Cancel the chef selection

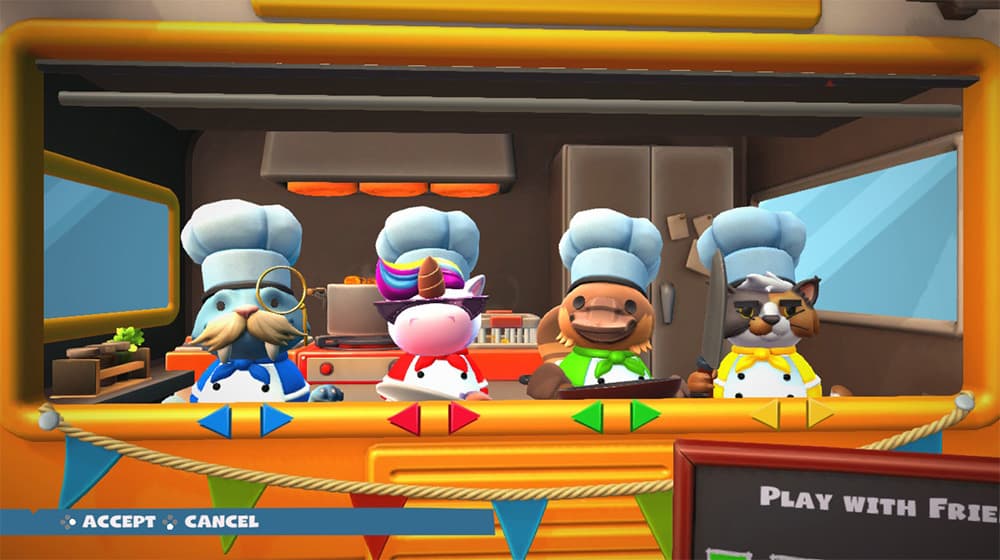(212, 522)
